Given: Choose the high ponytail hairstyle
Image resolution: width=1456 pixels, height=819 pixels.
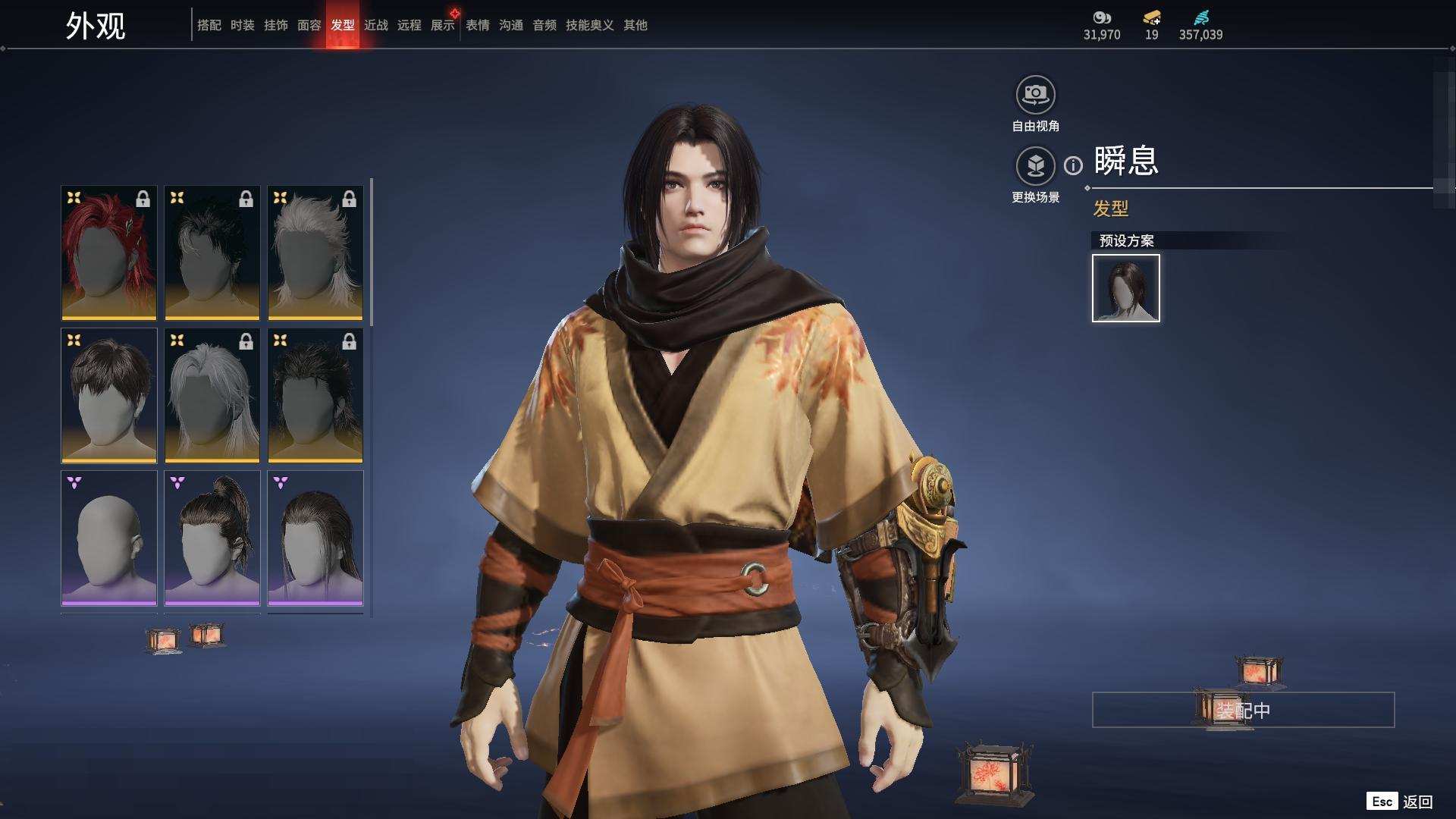Looking at the screenshot, I should (x=212, y=538).
